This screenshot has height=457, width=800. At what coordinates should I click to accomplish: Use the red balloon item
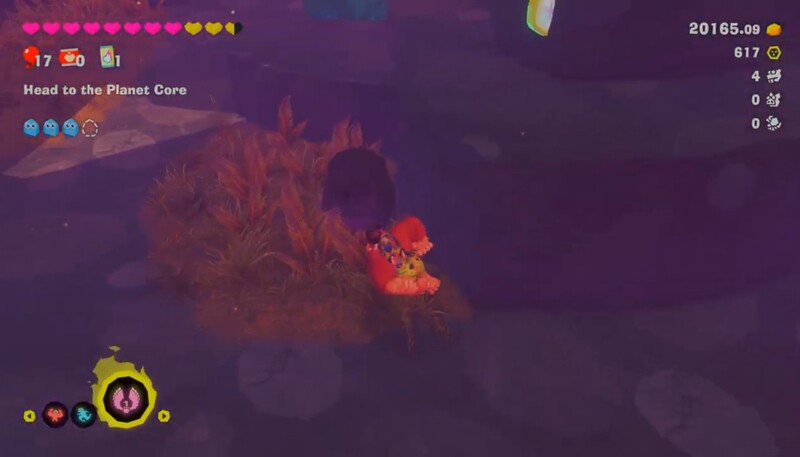coord(30,57)
